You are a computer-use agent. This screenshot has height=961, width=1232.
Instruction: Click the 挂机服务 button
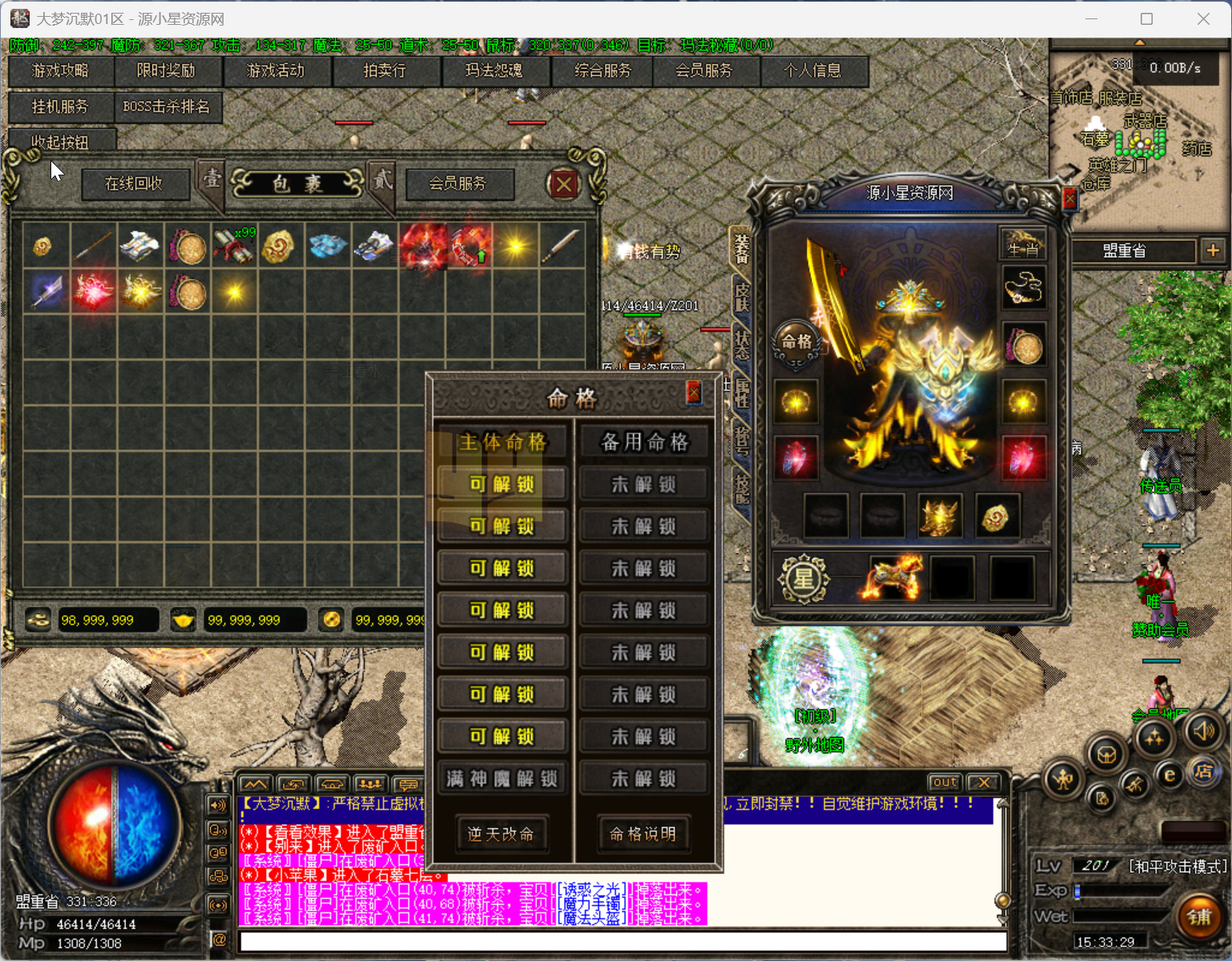(60, 107)
